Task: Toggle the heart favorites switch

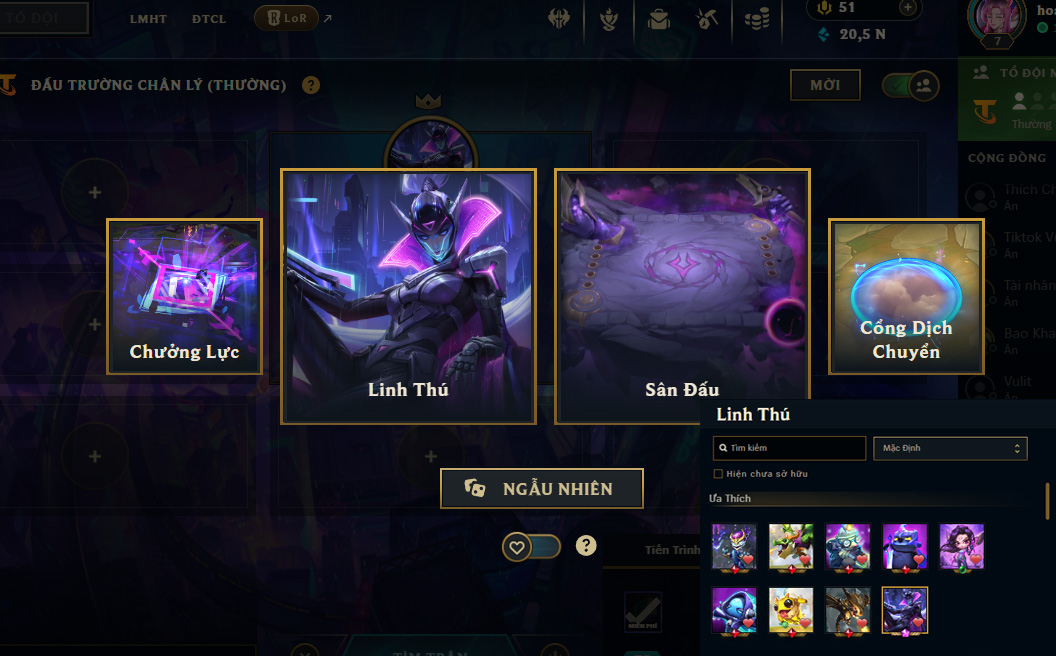Action: coord(531,547)
